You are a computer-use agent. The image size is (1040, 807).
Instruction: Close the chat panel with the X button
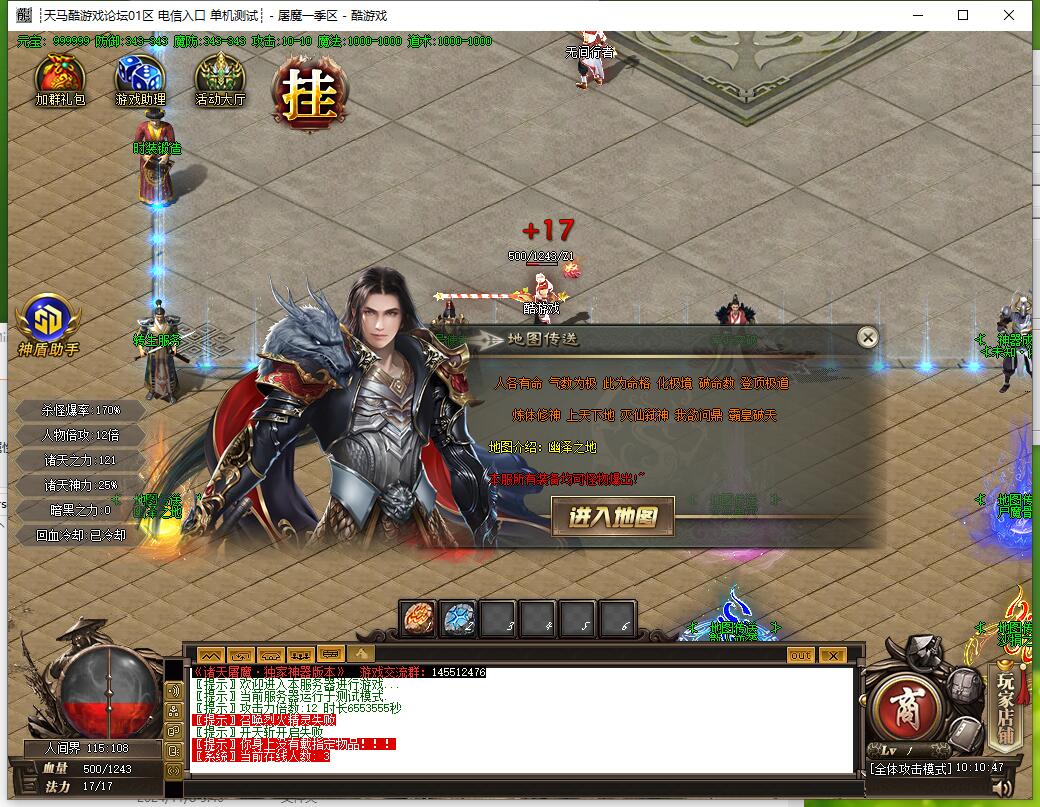coord(832,656)
